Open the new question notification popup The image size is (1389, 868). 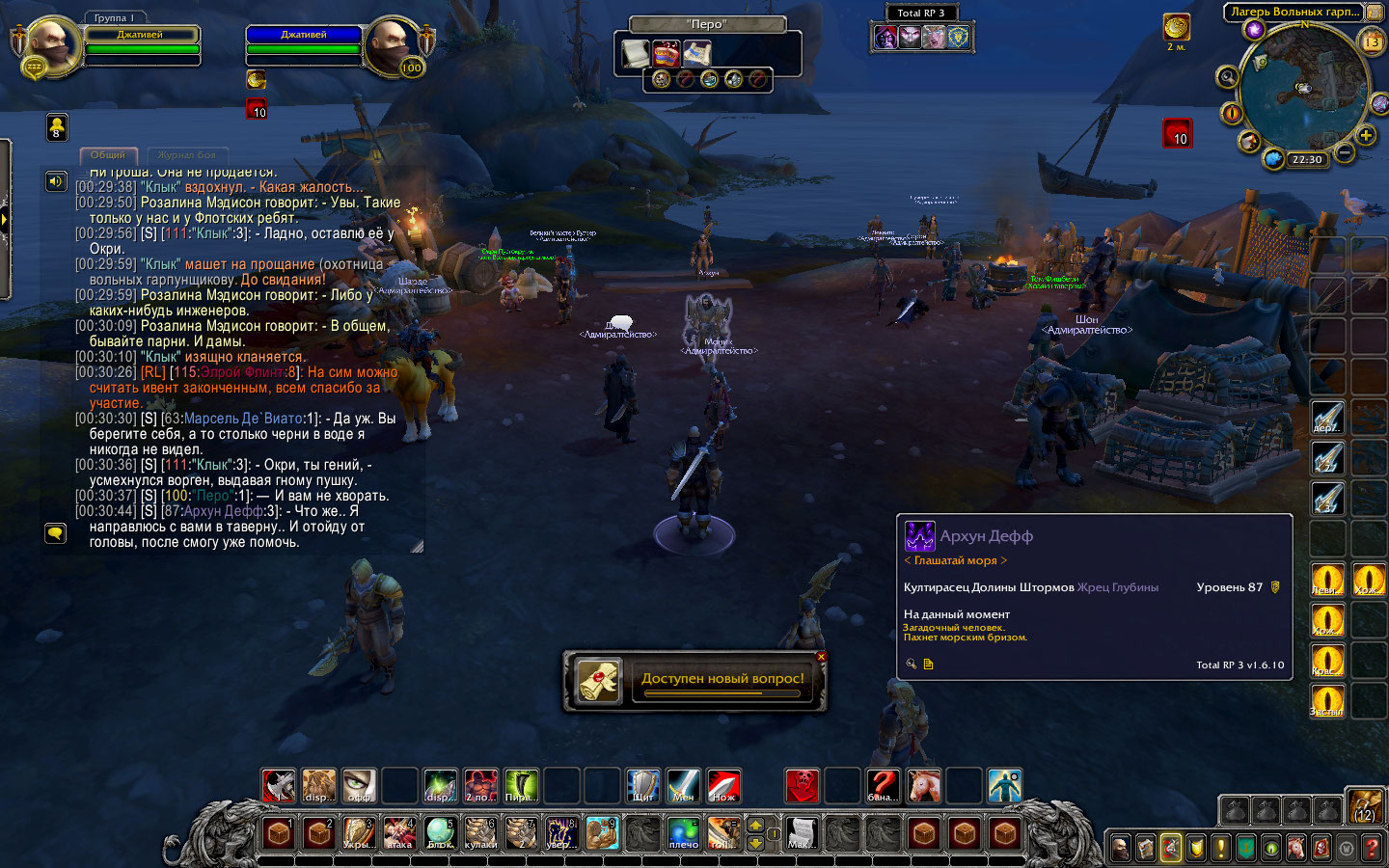click(694, 679)
